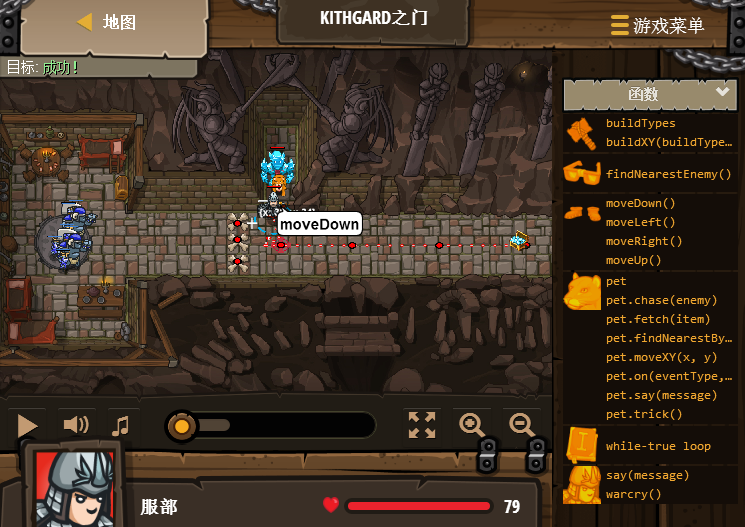Open the 游戏菜单 game menu
Image resolution: width=745 pixels, height=527 pixels.
click(657, 26)
